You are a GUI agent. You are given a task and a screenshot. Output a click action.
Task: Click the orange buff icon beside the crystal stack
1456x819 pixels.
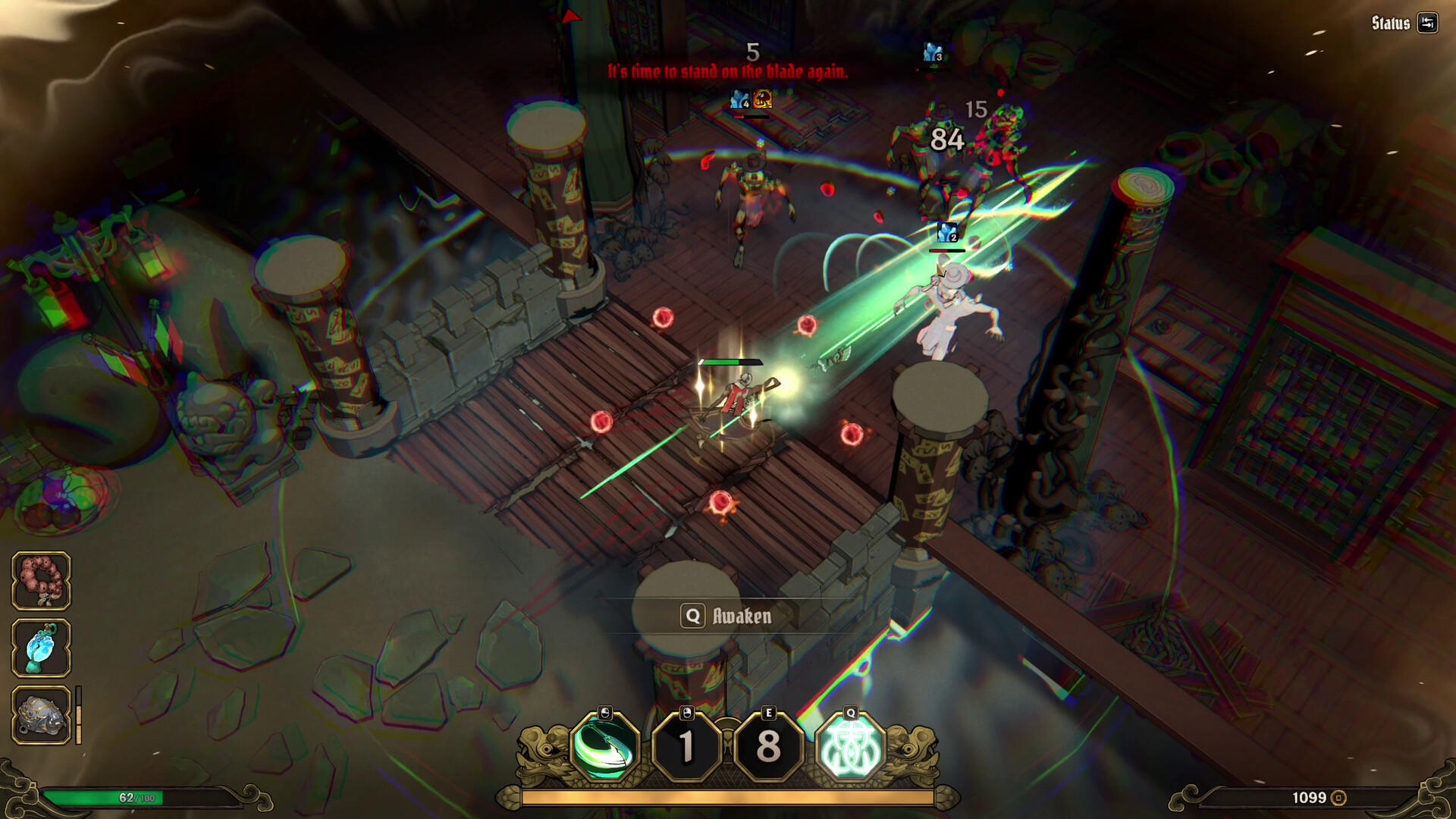[x=764, y=100]
